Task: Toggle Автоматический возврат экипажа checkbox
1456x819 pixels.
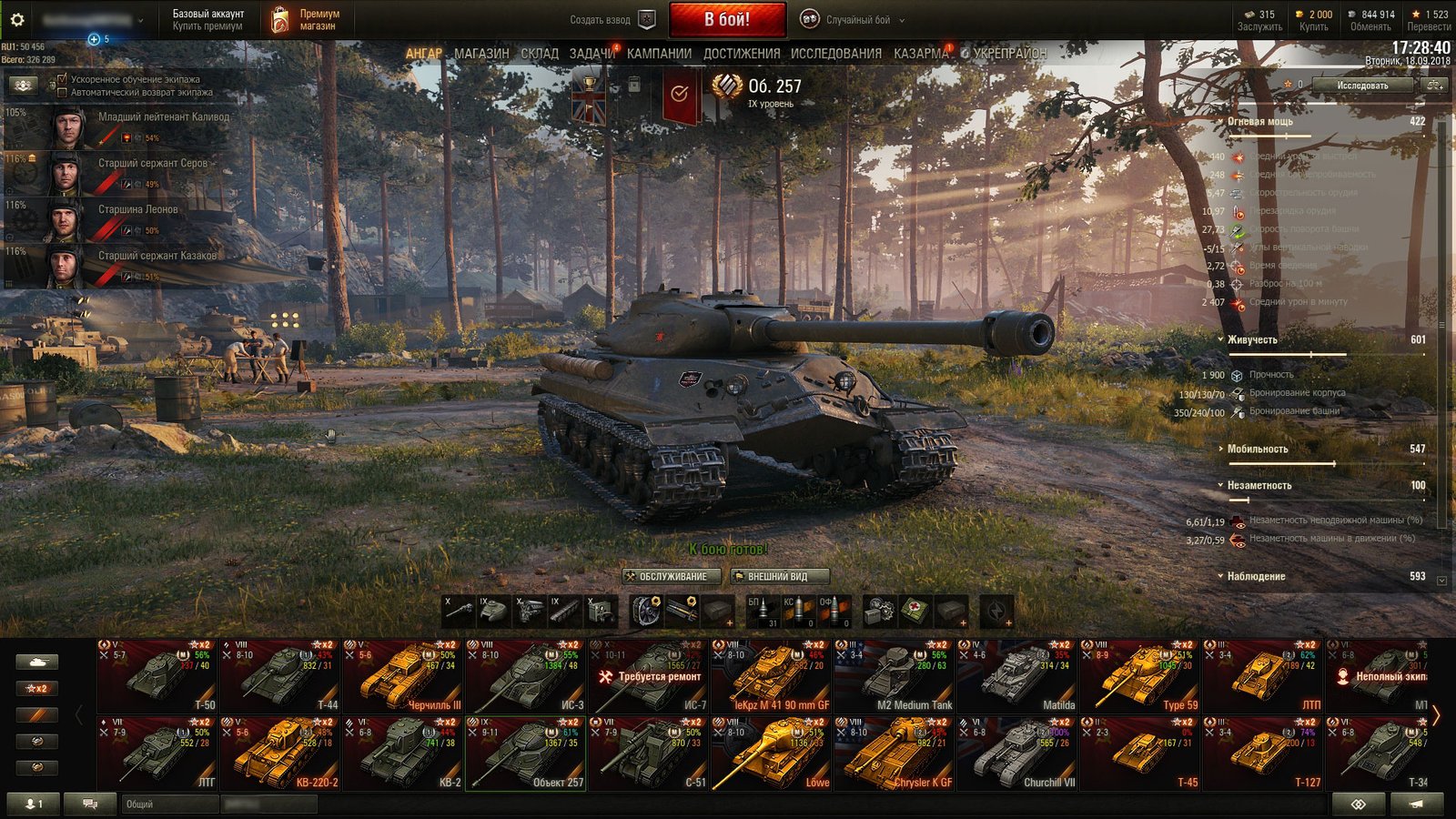Action: click(62, 92)
